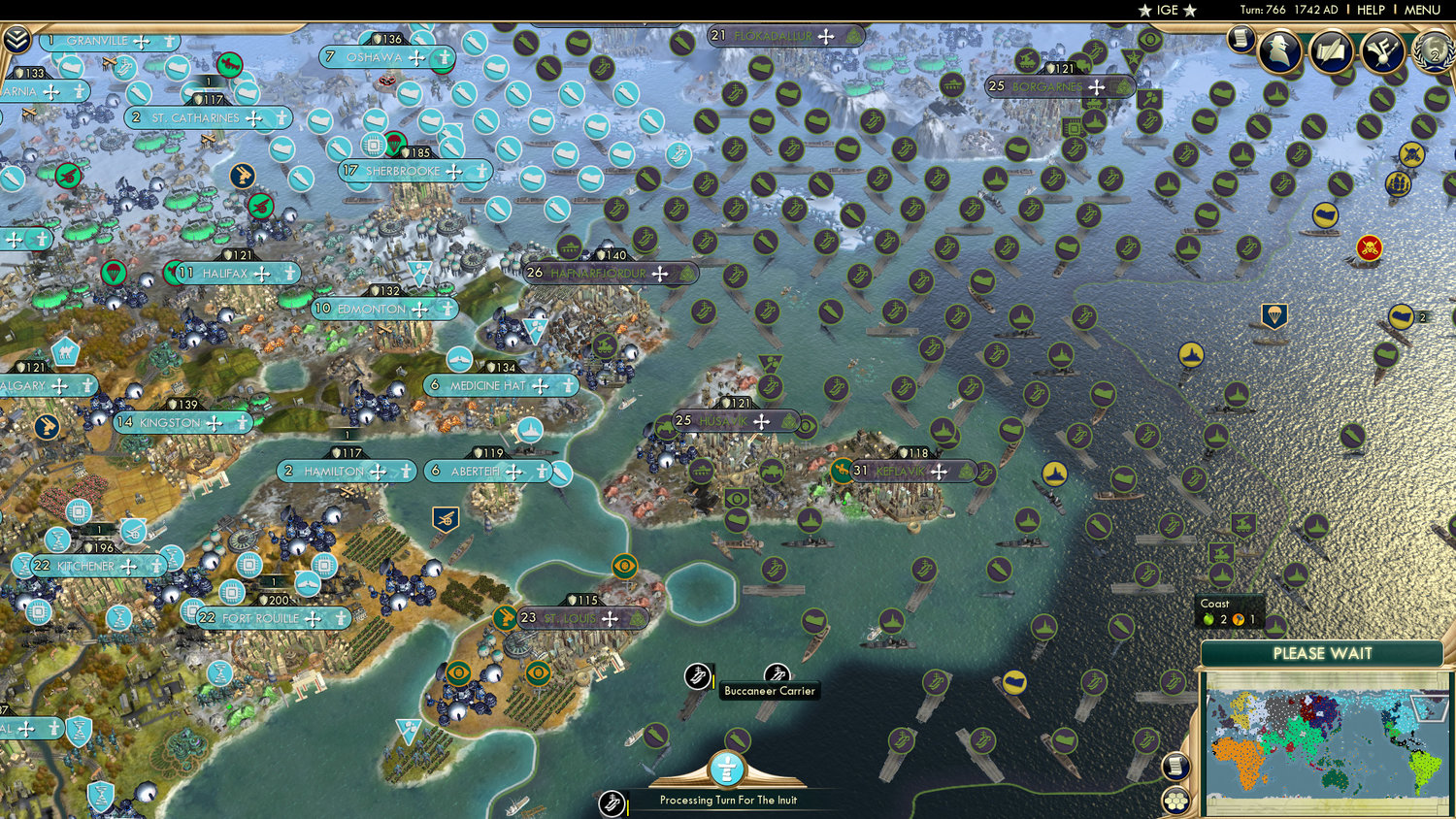Click the gold artillery shield flag near Hamilton
Image resolution: width=1456 pixels, height=819 pixels.
444,518
